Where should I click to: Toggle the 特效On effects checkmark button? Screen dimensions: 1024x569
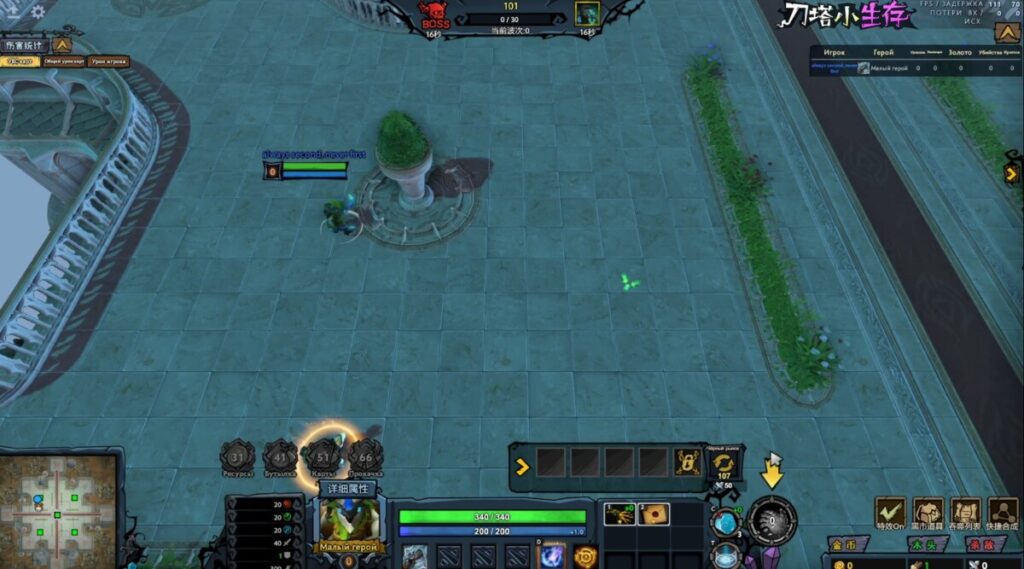(x=889, y=514)
